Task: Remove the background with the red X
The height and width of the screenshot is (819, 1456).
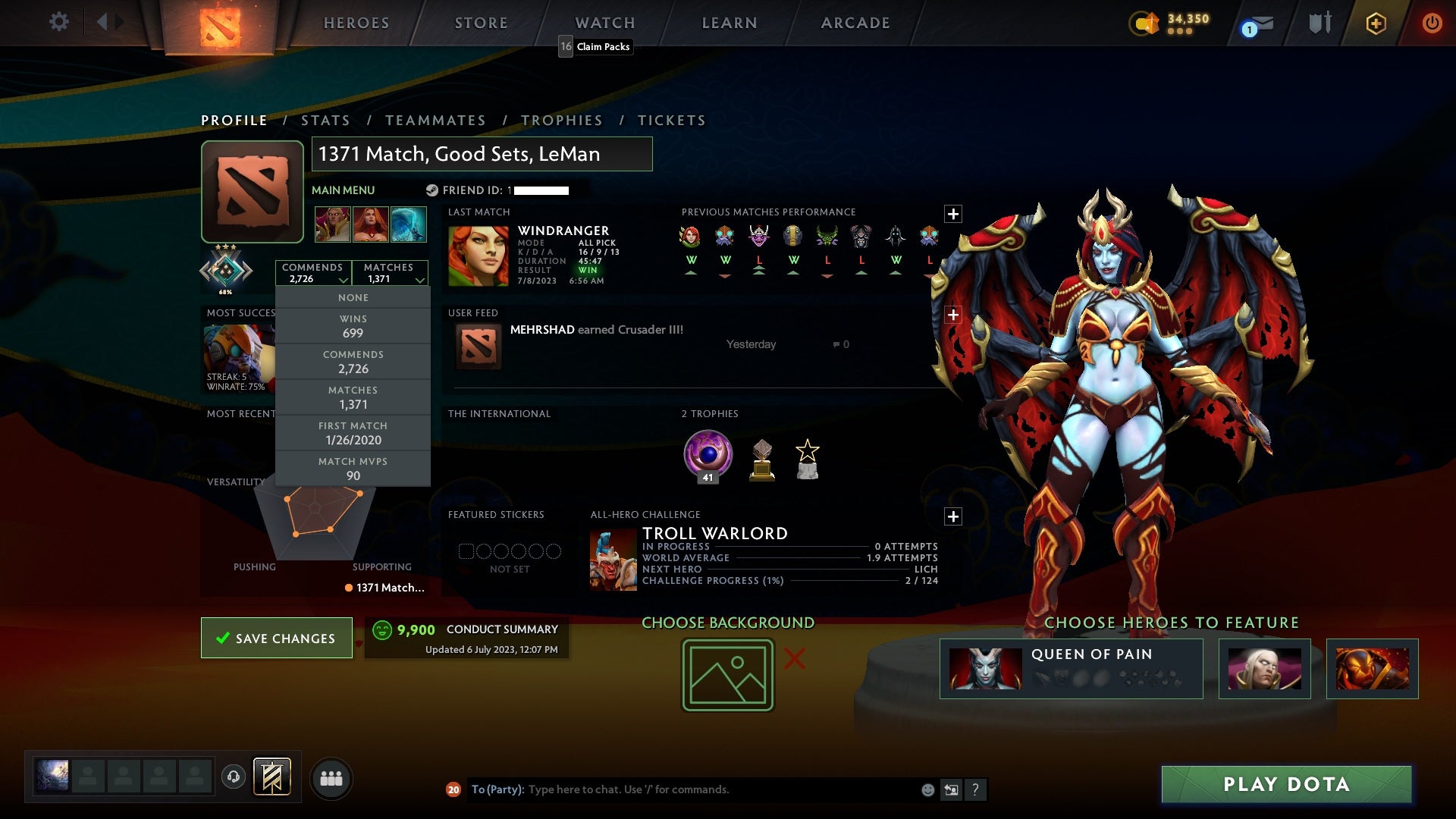Action: pyautogui.click(x=792, y=660)
